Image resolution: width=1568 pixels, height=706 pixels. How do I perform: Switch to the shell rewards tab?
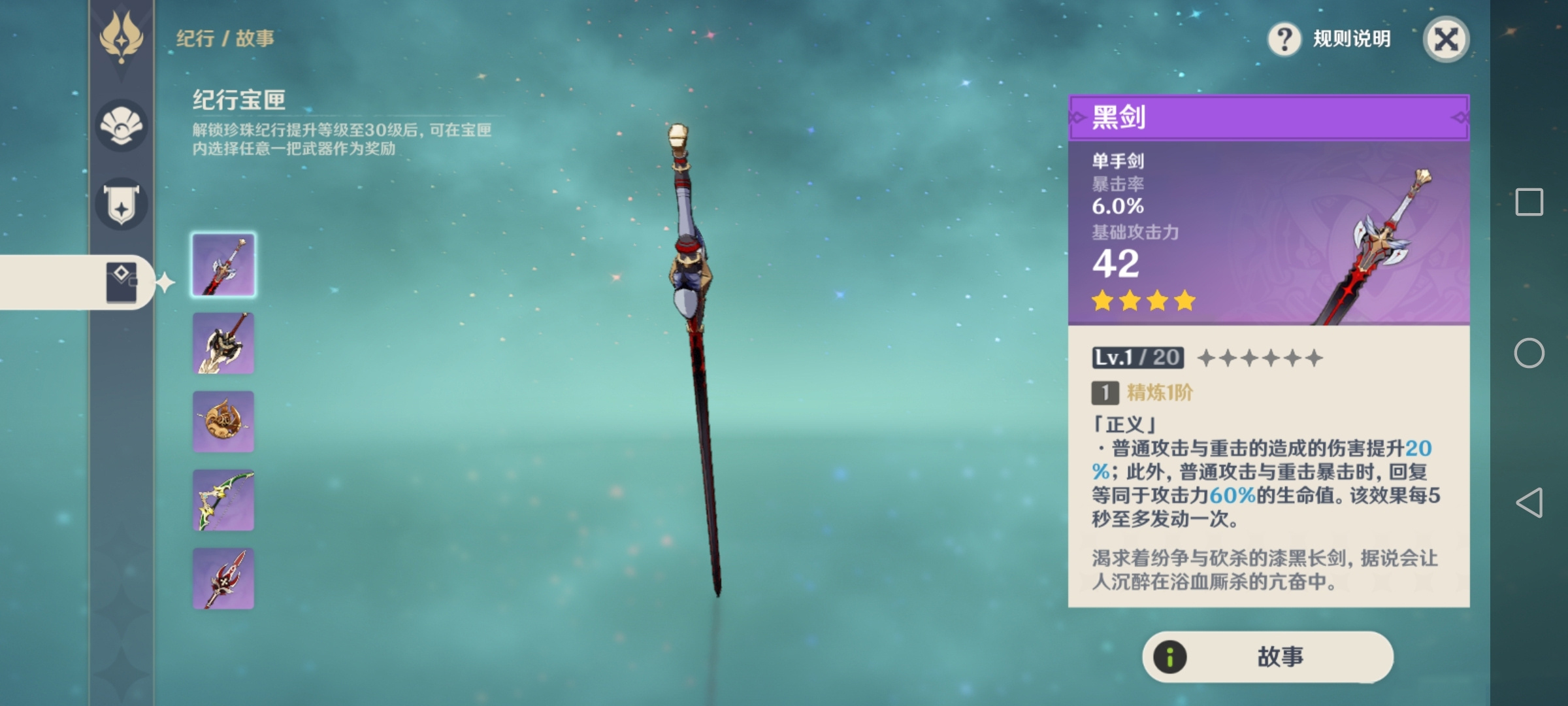click(122, 126)
